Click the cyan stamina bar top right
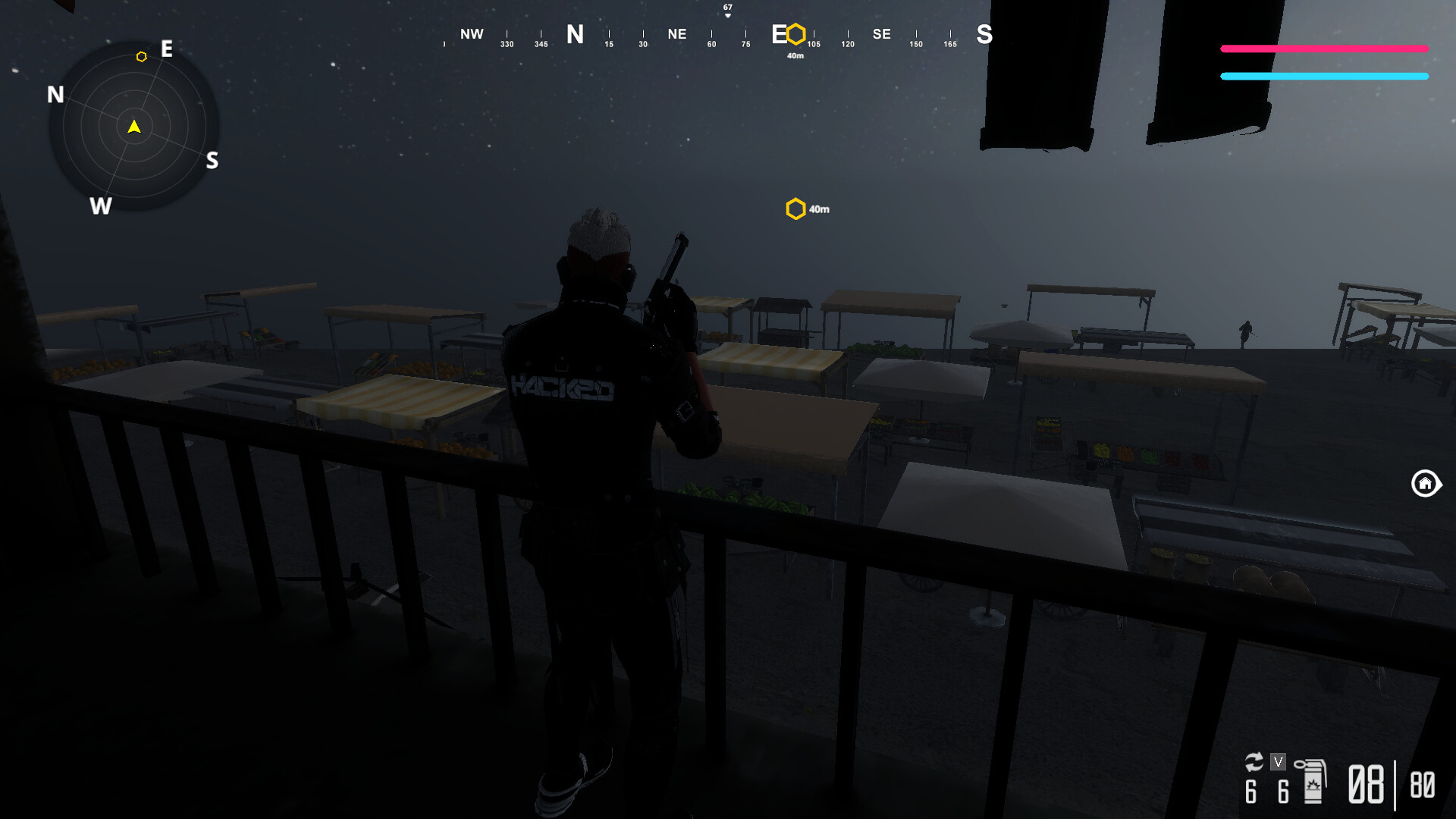This screenshot has width=1456, height=819. [x=1323, y=76]
